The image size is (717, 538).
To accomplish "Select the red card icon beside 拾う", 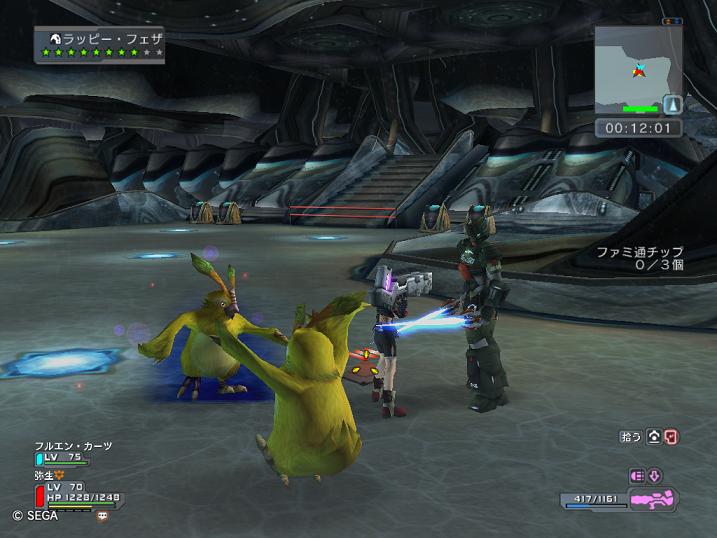I will (x=672, y=436).
